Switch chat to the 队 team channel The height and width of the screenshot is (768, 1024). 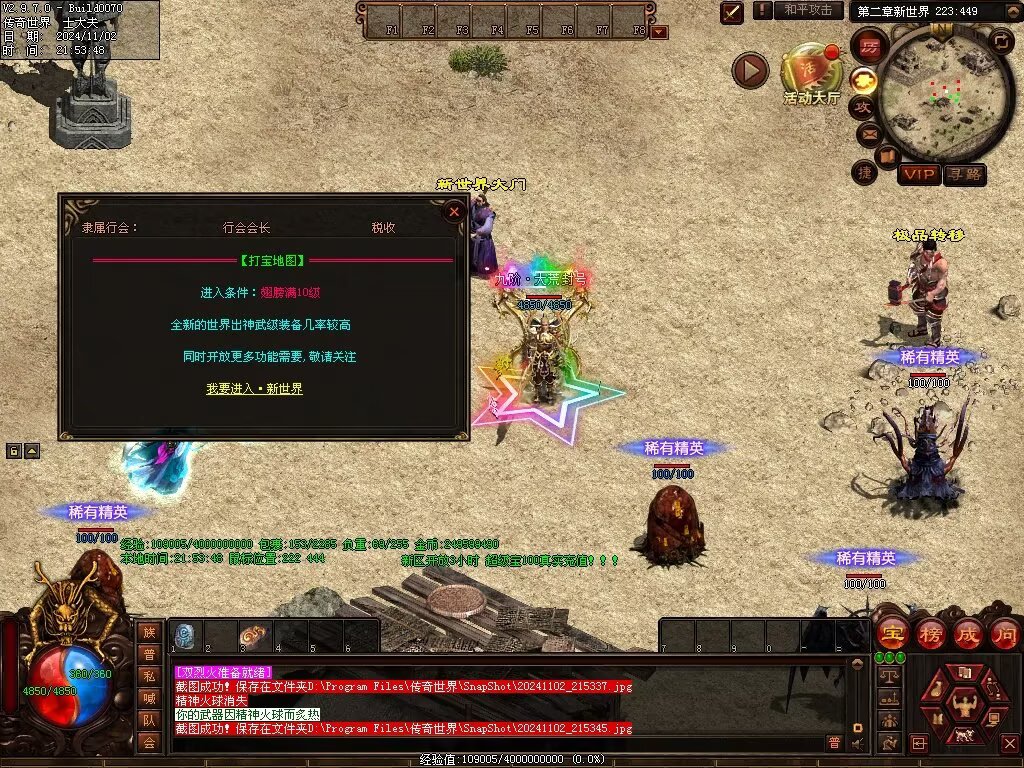149,719
